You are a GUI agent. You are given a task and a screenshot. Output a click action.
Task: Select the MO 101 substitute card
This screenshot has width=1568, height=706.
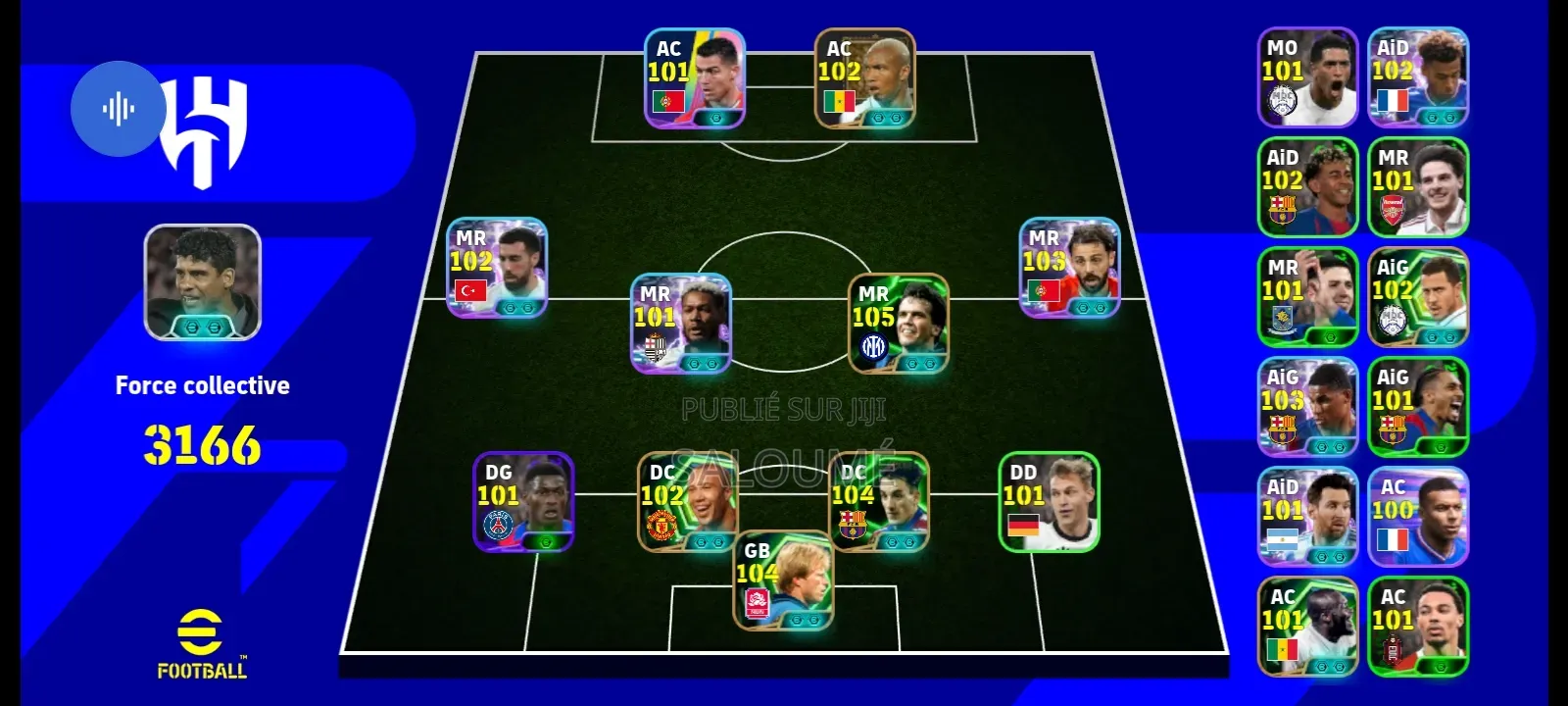coord(1307,77)
